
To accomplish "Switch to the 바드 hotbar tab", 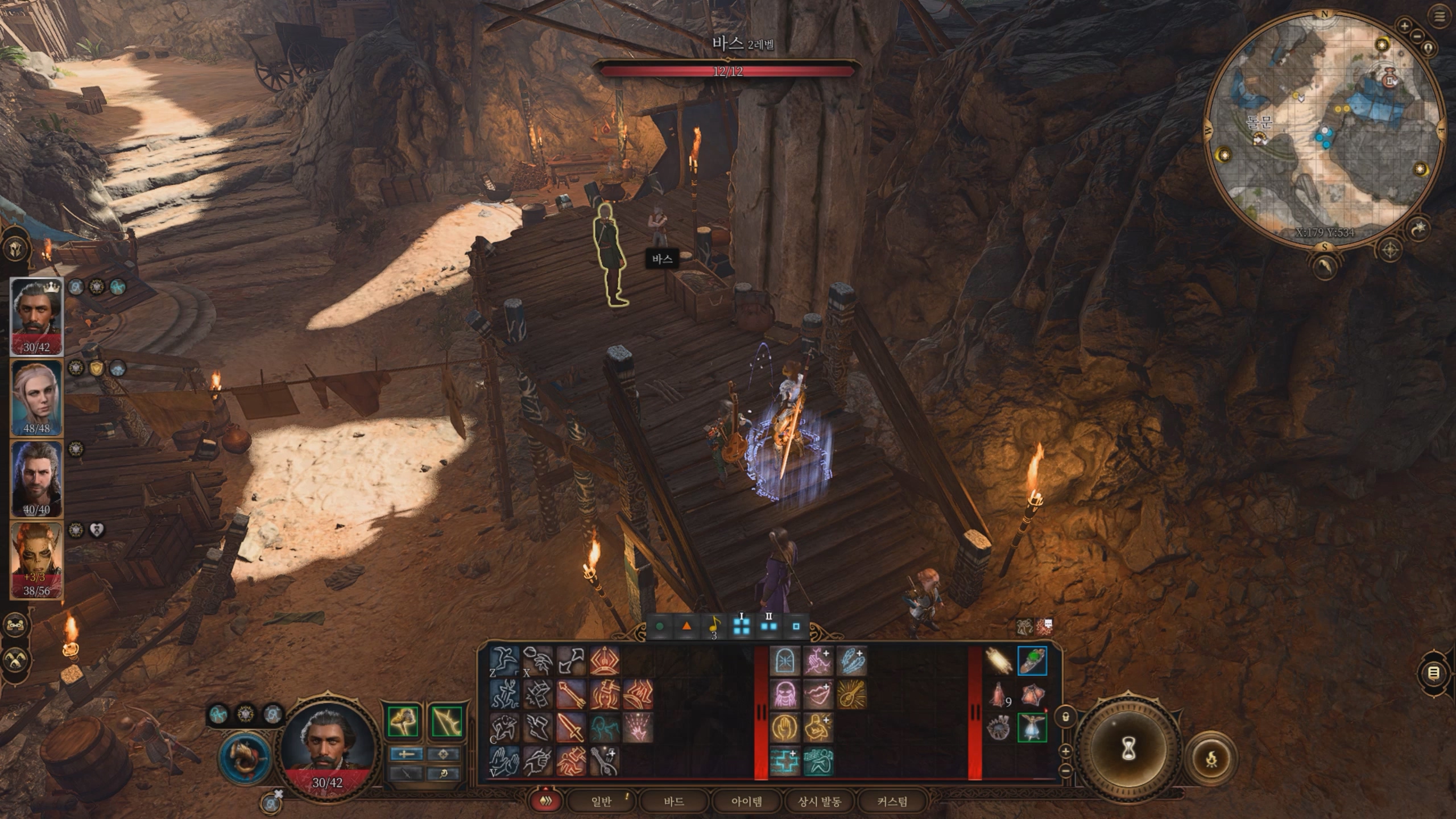I will coord(673,802).
